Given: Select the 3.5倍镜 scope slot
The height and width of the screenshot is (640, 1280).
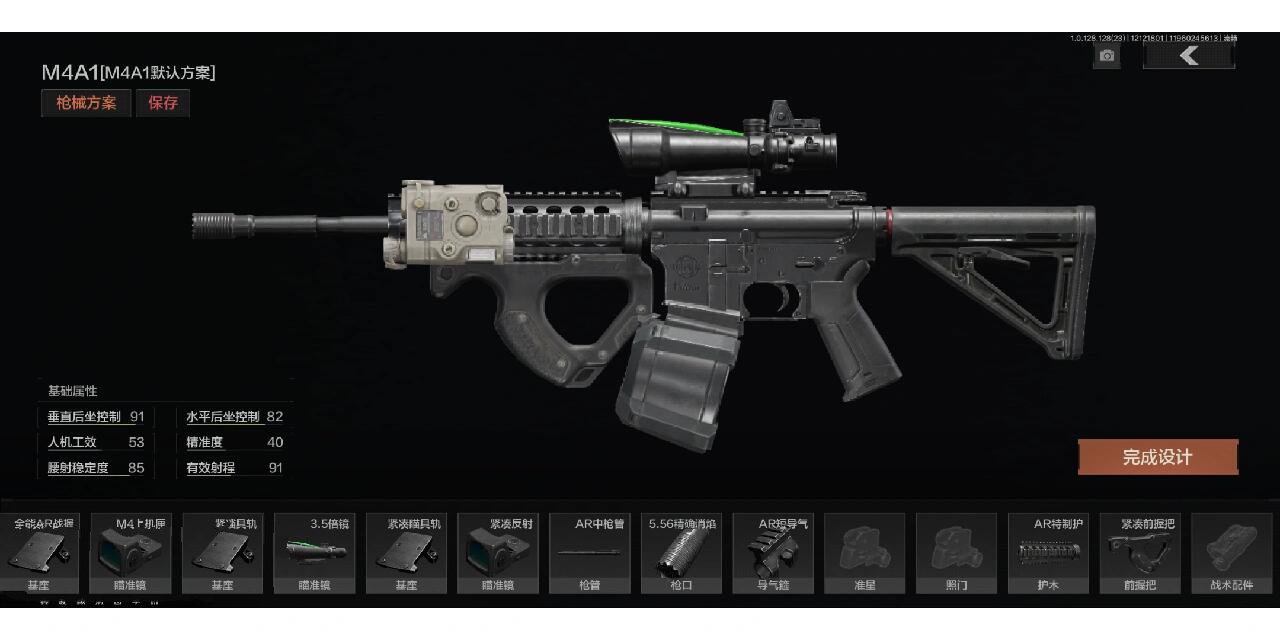Looking at the screenshot, I should 315,553.
